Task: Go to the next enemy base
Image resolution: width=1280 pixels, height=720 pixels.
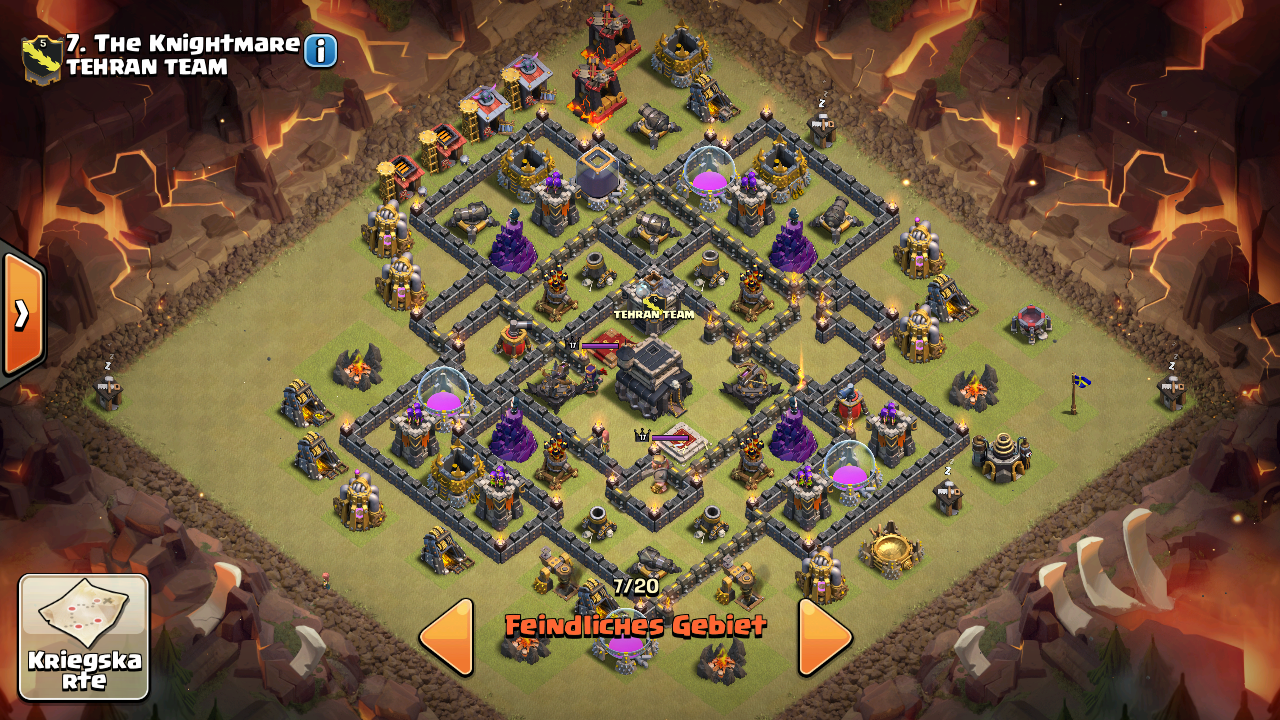Action: click(825, 637)
